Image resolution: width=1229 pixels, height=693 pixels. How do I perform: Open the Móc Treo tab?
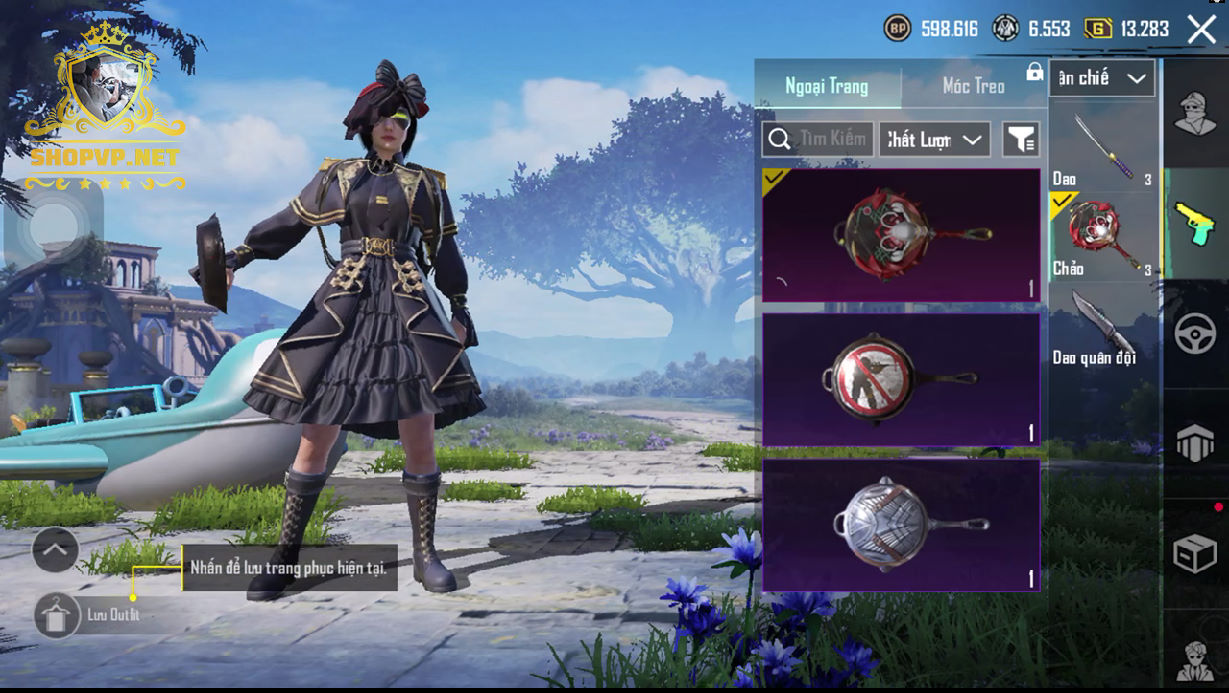click(973, 86)
